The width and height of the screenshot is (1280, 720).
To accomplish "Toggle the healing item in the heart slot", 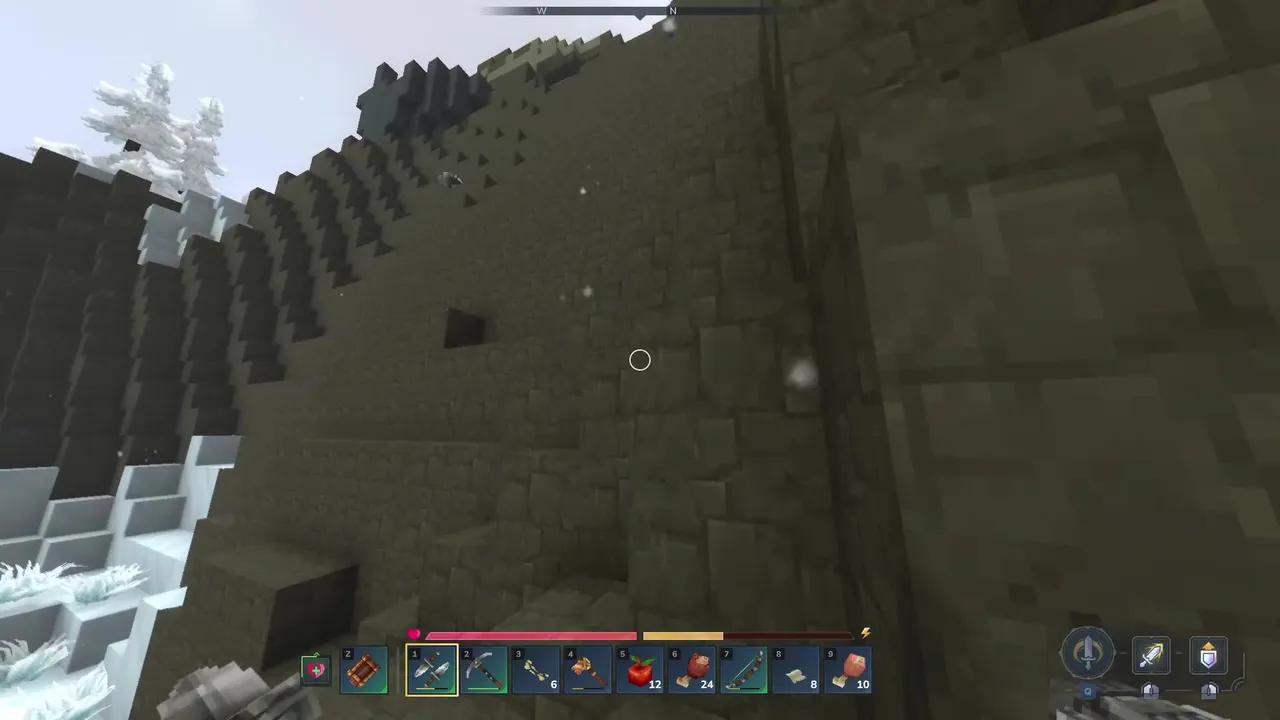I will tap(315, 668).
